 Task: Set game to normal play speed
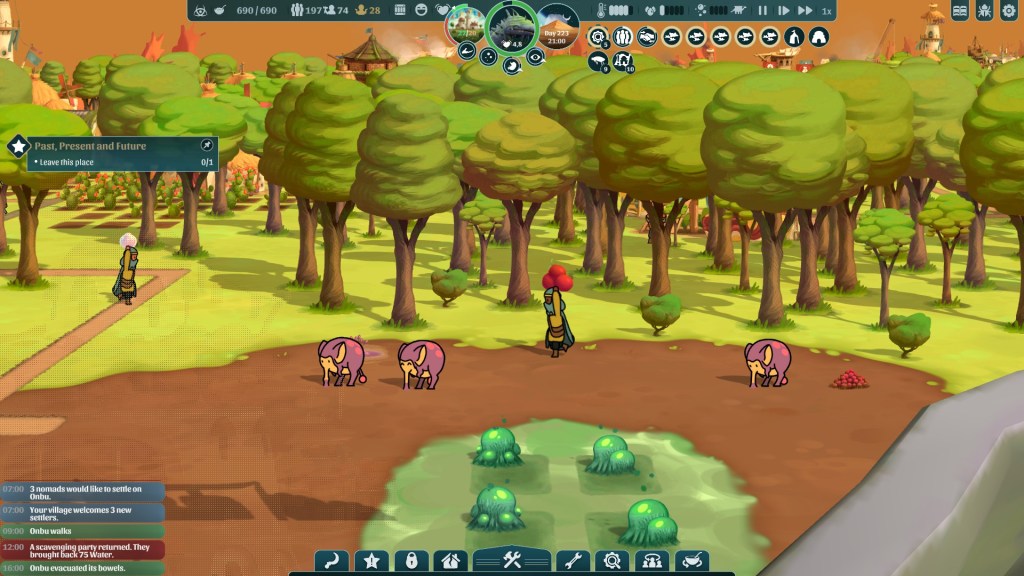tap(783, 10)
